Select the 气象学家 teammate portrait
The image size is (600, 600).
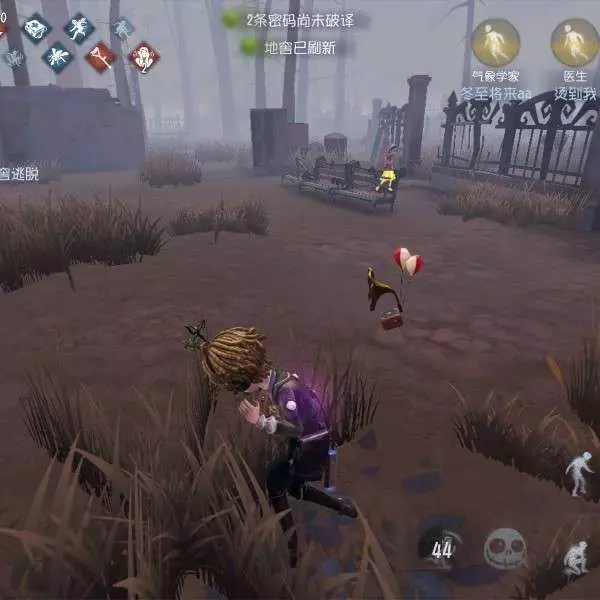click(x=495, y=43)
